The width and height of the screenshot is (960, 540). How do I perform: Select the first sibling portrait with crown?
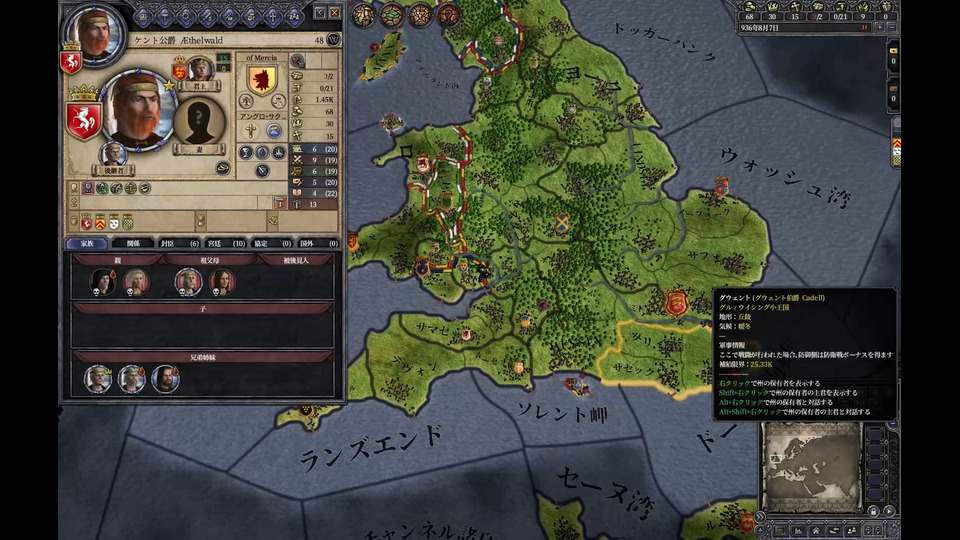pos(98,378)
